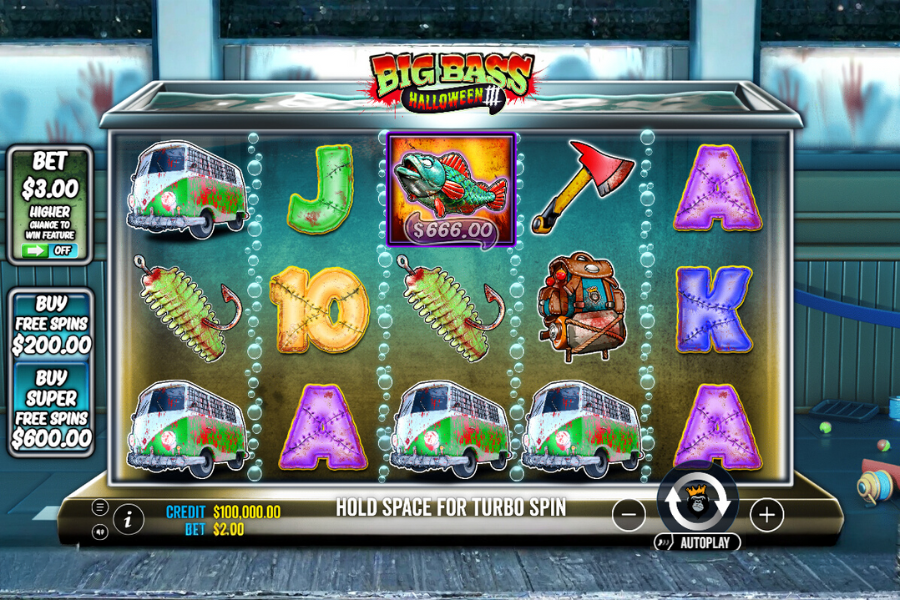900x600 pixels.
Task: Buy Super Free Spins for $600.00
Action: click(51, 408)
